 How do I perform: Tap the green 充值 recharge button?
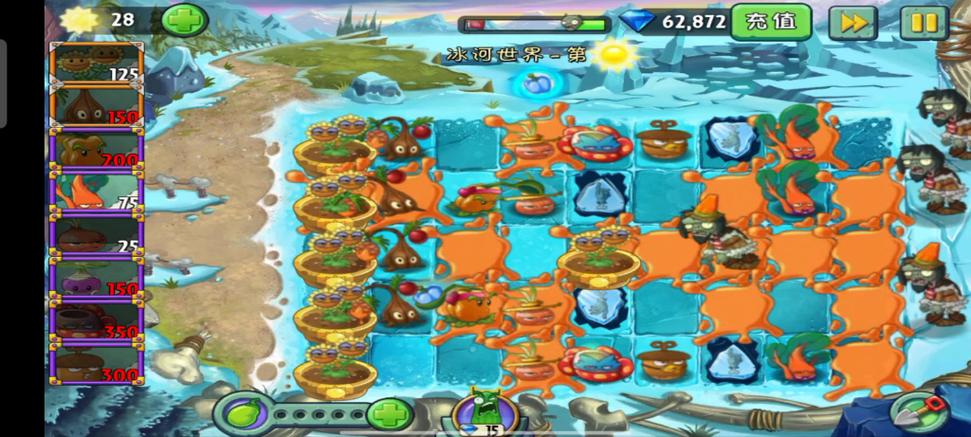(770, 21)
